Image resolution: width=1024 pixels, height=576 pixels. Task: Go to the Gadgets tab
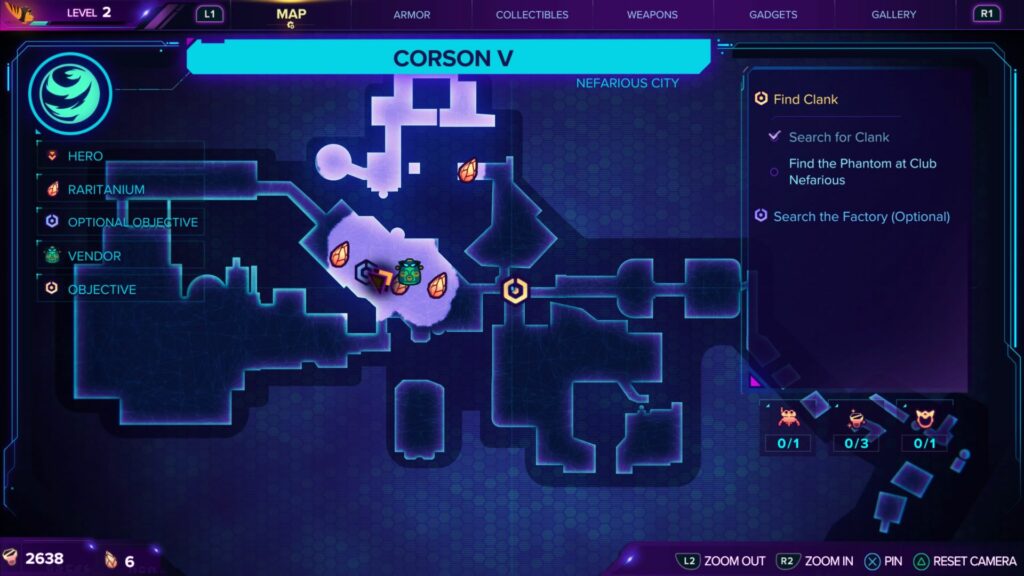point(773,15)
